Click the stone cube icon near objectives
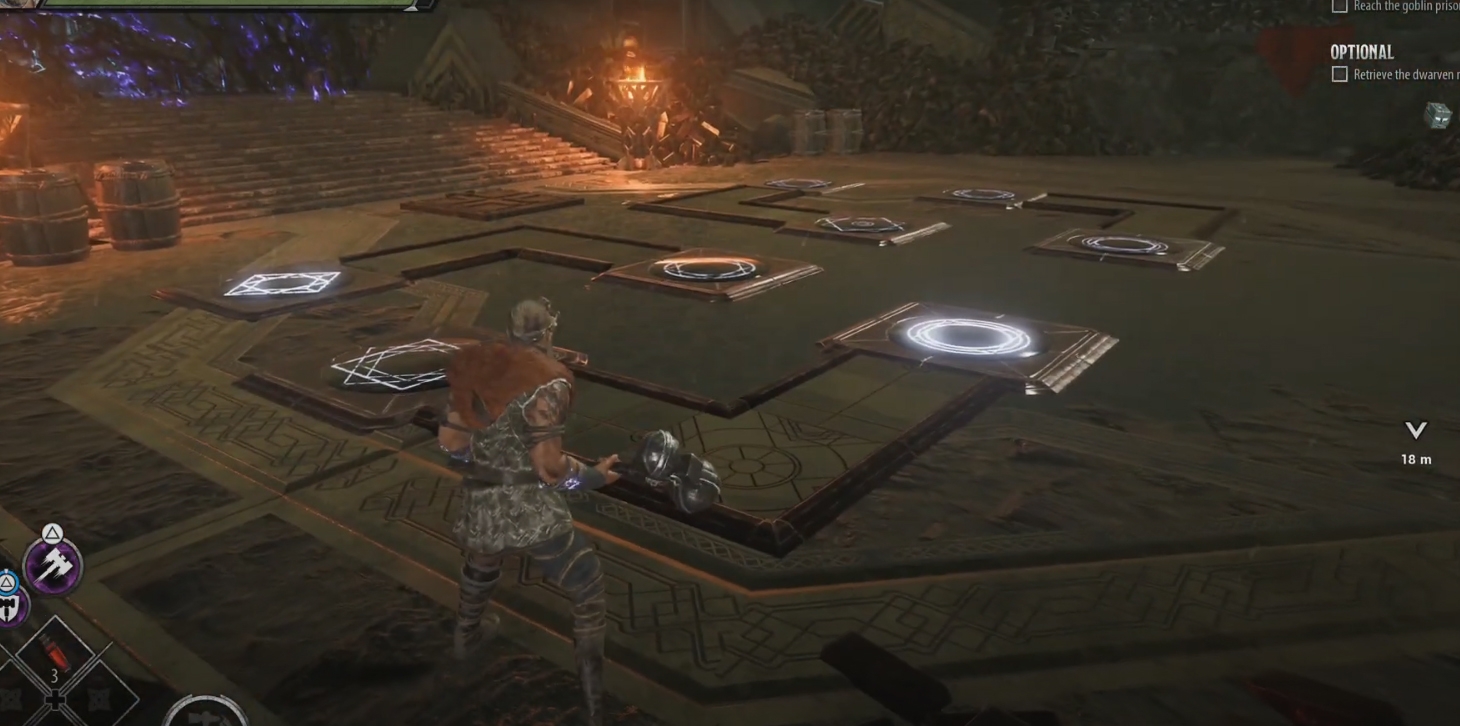The image size is (1460, 726). (1438, 115)
